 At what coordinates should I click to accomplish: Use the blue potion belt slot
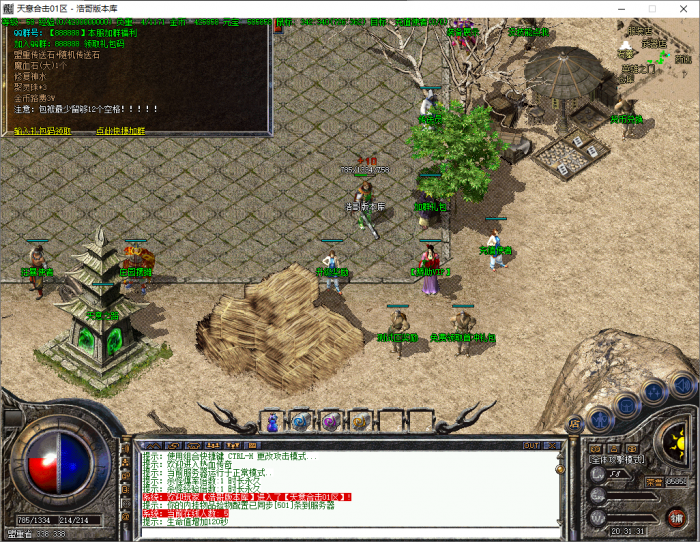(270, 421)
